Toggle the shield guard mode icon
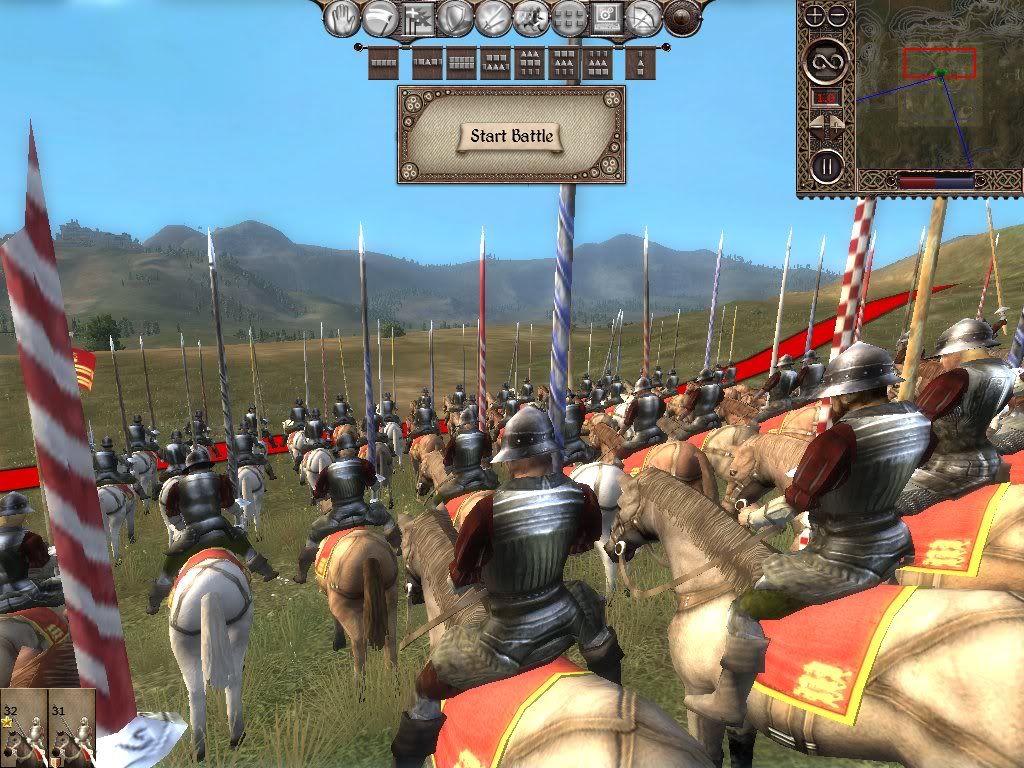 [456, 17]
